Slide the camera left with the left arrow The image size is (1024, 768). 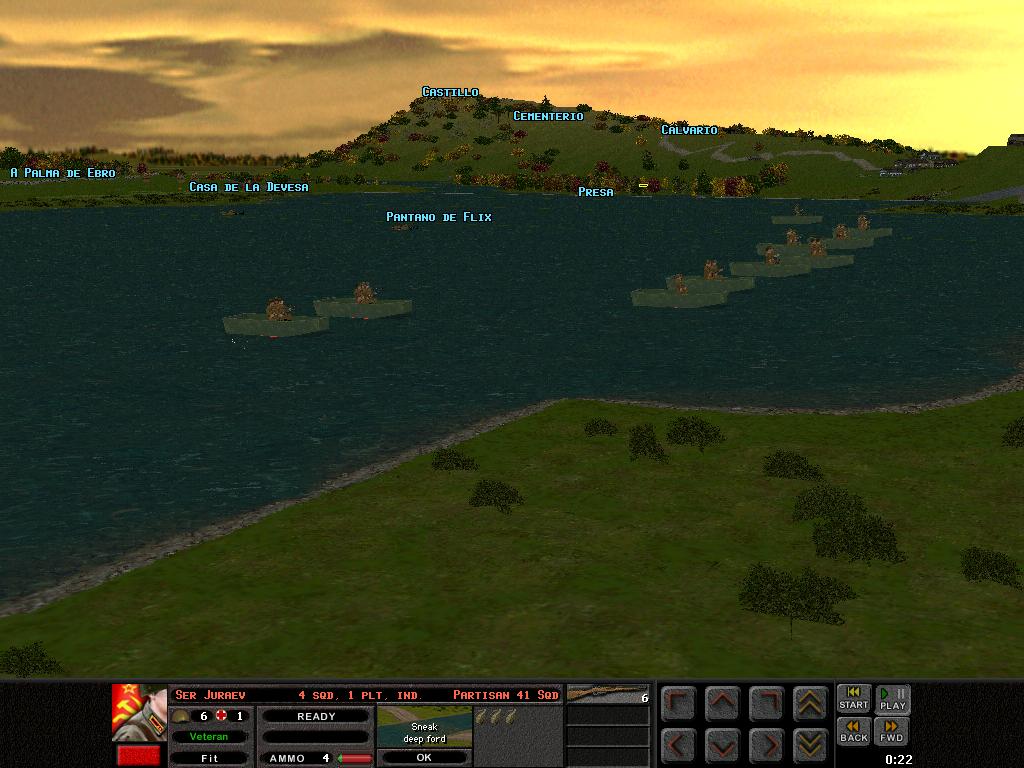(679, 744)
